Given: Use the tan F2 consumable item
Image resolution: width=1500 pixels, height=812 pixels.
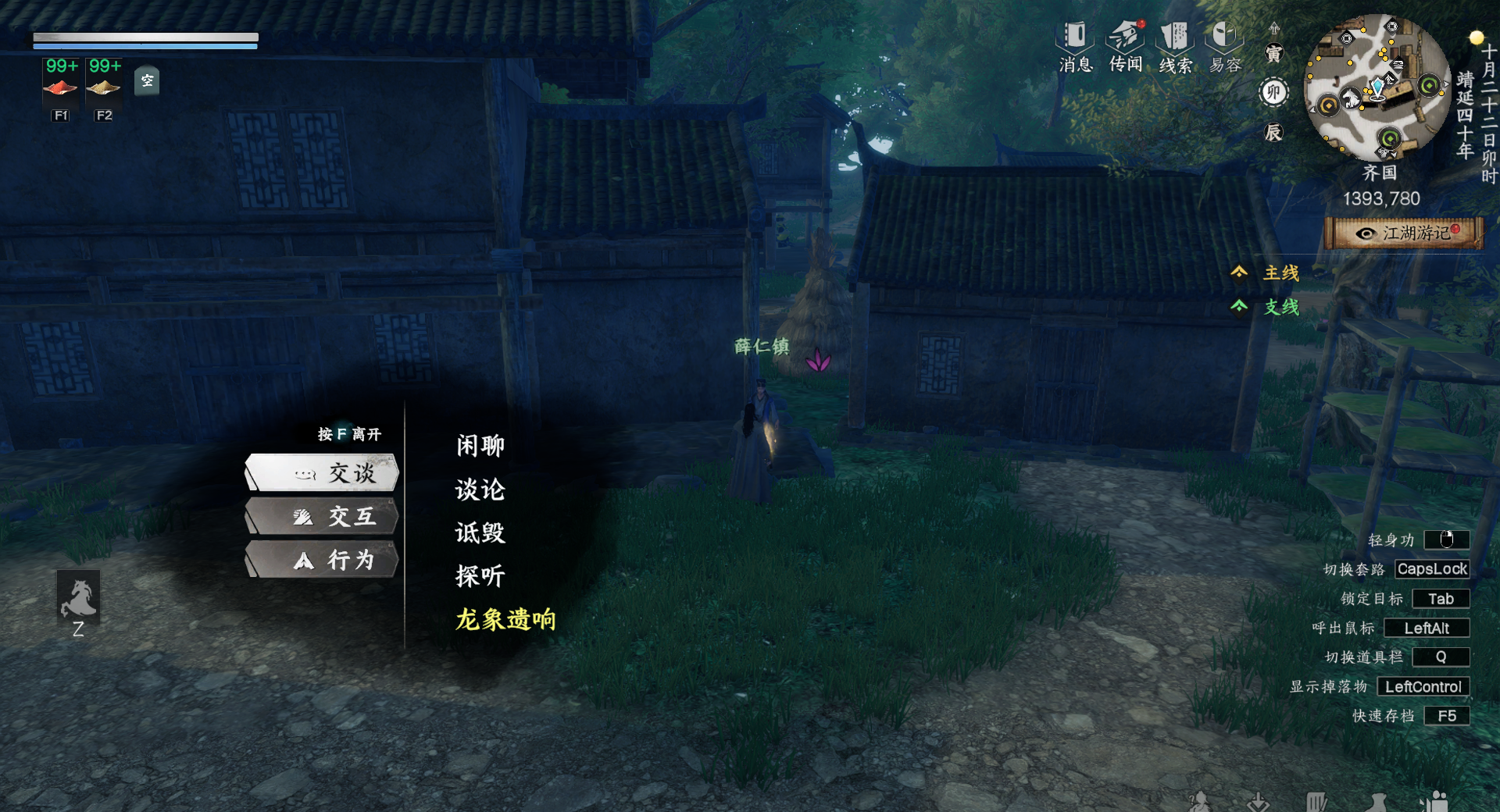Looking at the screenshot, I should pyautogui.click(x=104, y=87).
